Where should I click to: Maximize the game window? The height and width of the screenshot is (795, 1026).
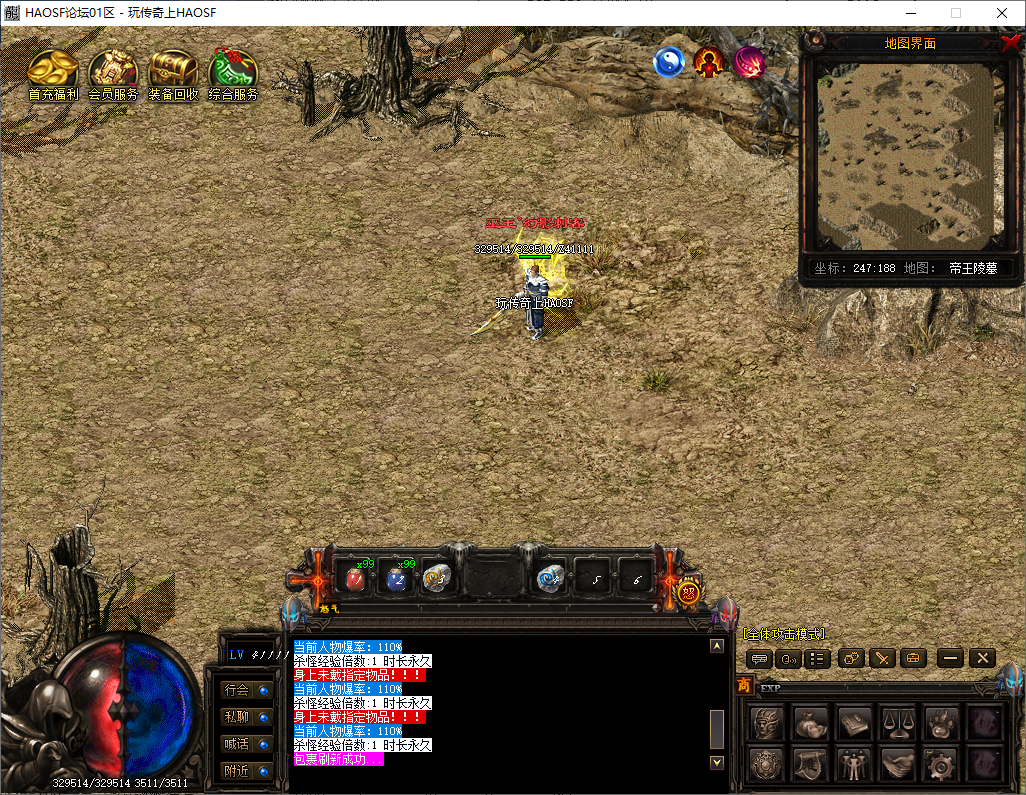pyautogui.click(x=955, y=13)
